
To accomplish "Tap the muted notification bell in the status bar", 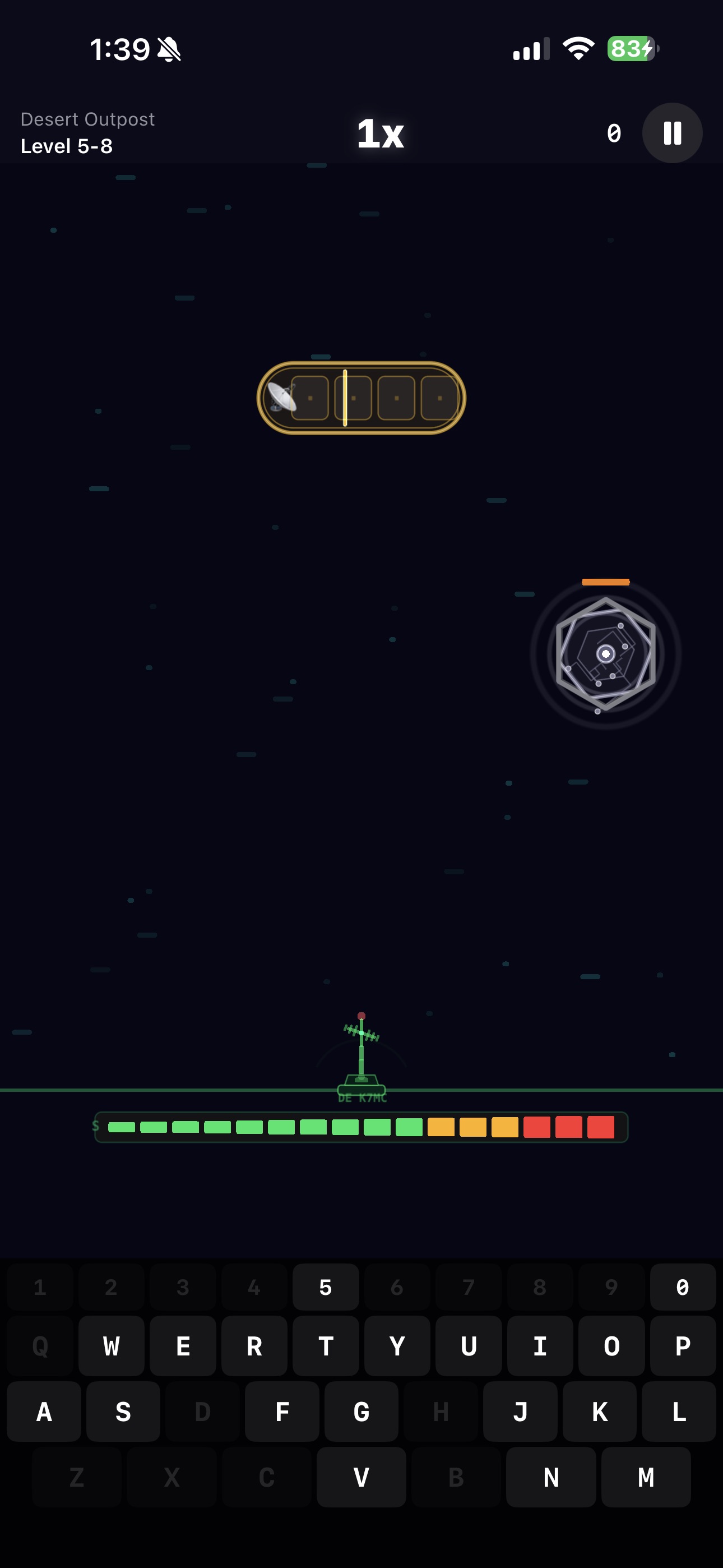I will click(x=169, y=50).
